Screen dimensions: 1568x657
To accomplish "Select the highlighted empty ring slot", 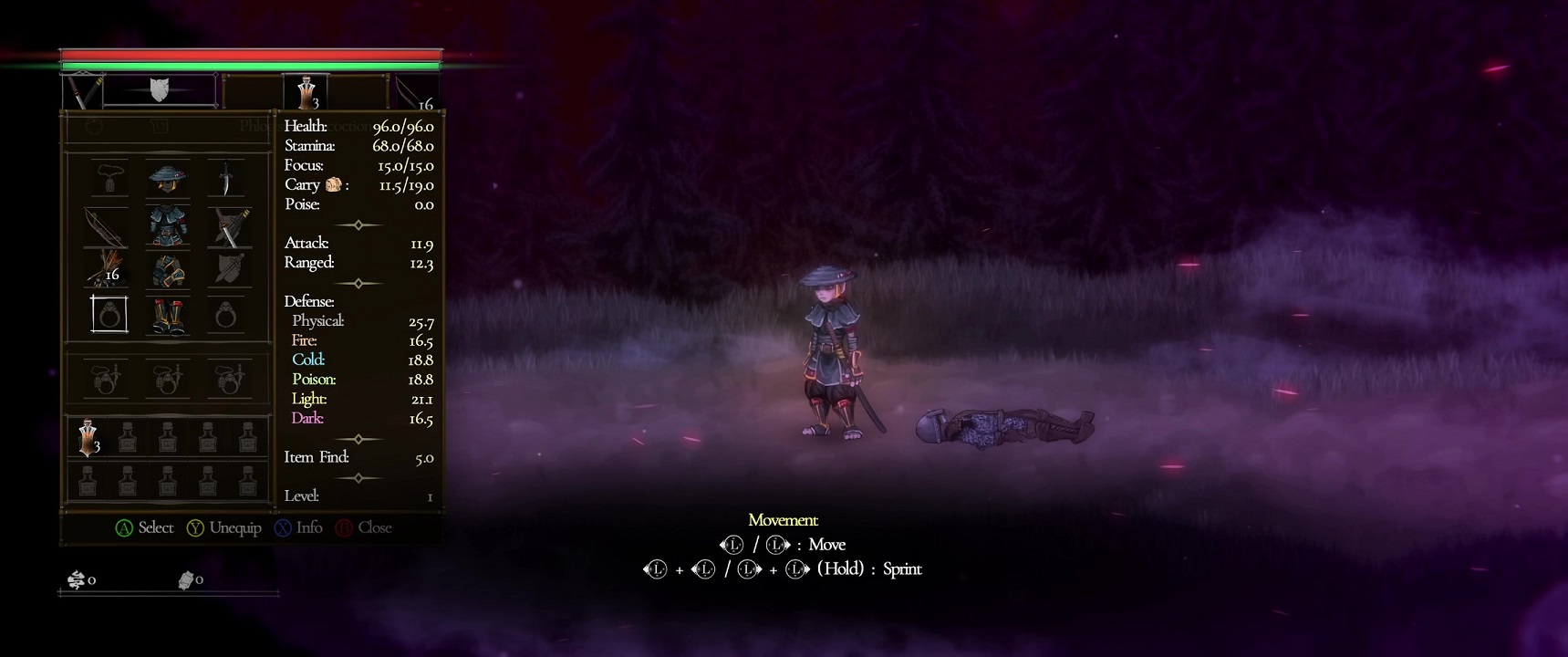I will [x=109, y=315].
